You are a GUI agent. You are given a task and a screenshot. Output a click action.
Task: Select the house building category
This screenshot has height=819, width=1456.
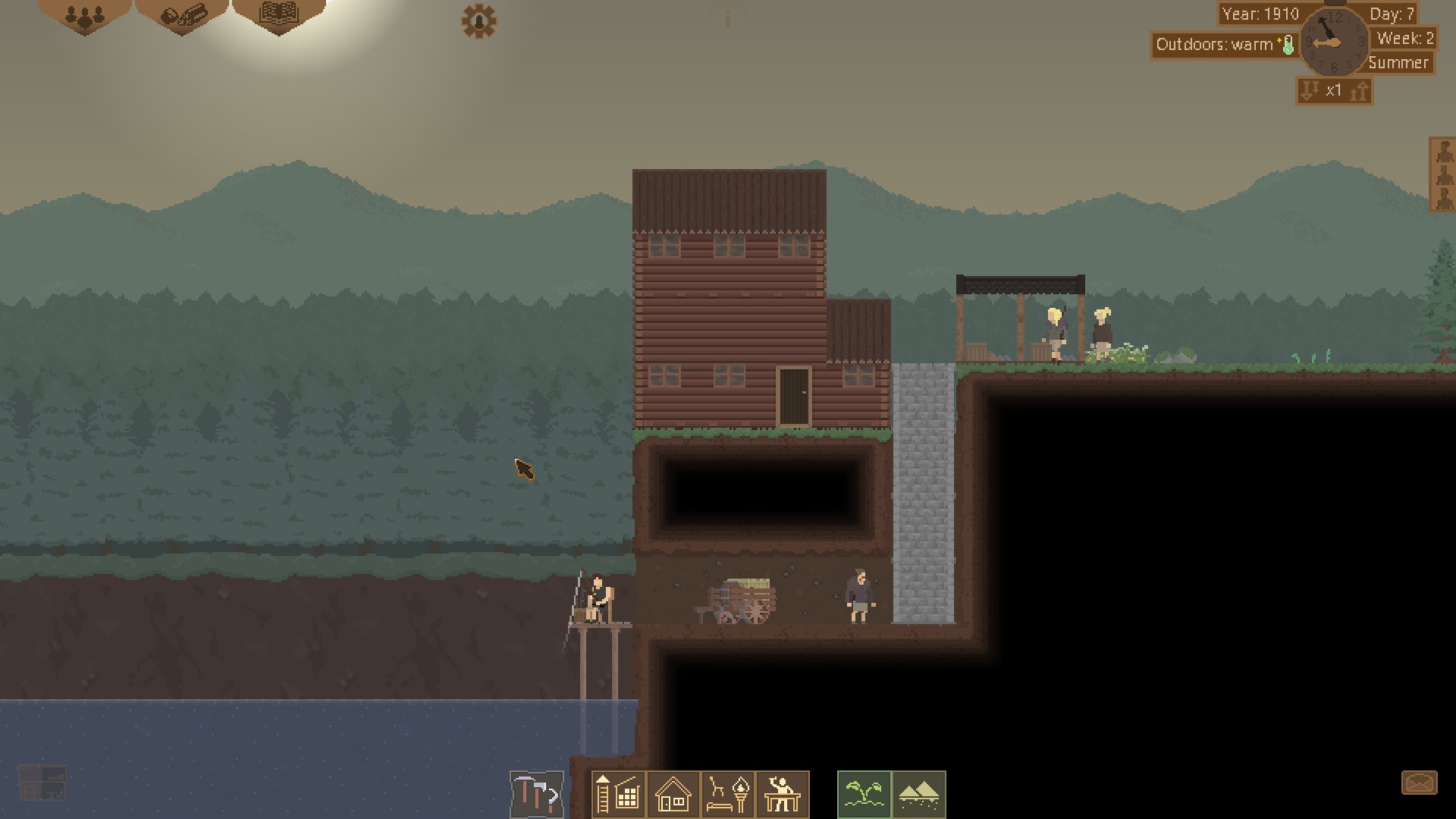(673, 795)
